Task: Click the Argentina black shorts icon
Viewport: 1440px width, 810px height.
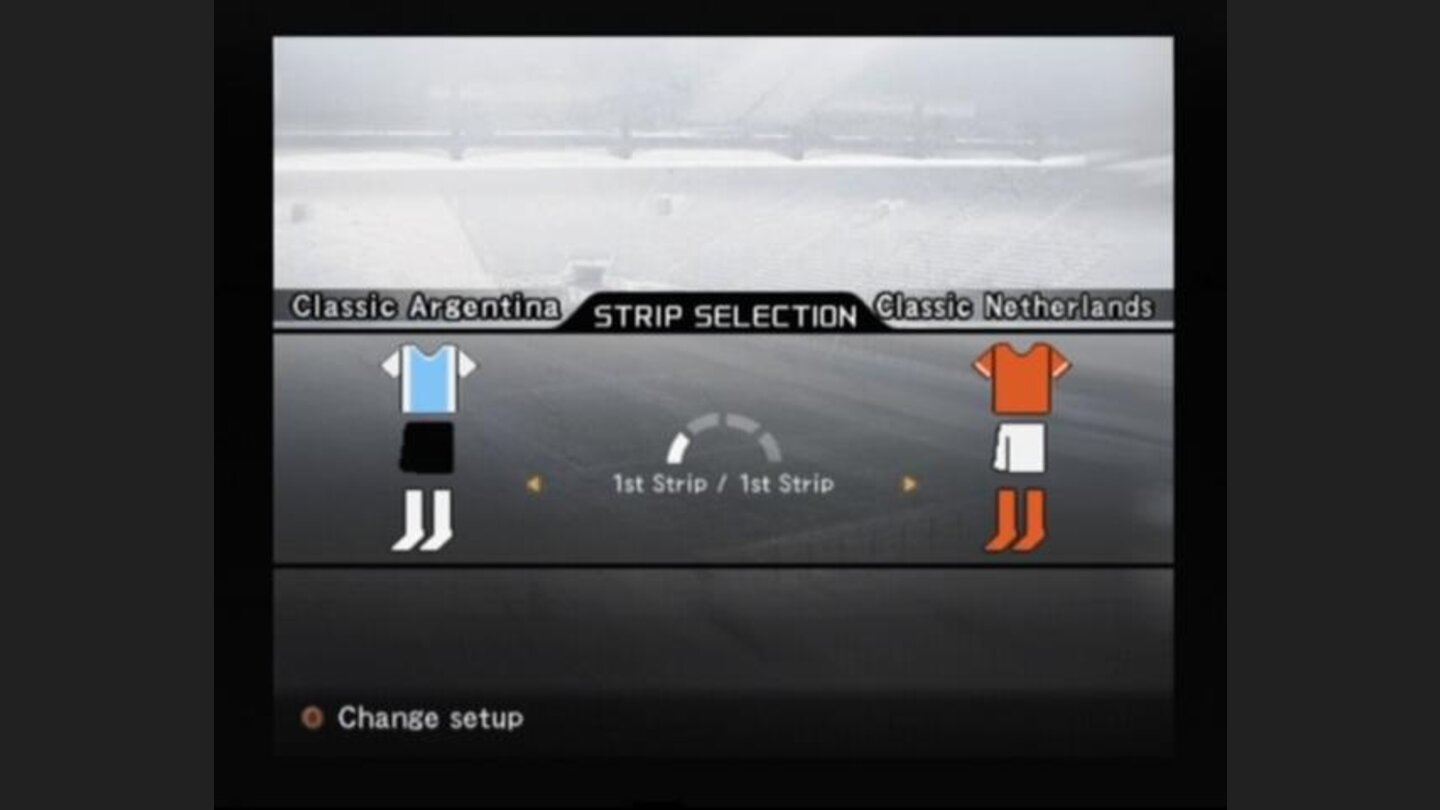Action: point(430,447)
